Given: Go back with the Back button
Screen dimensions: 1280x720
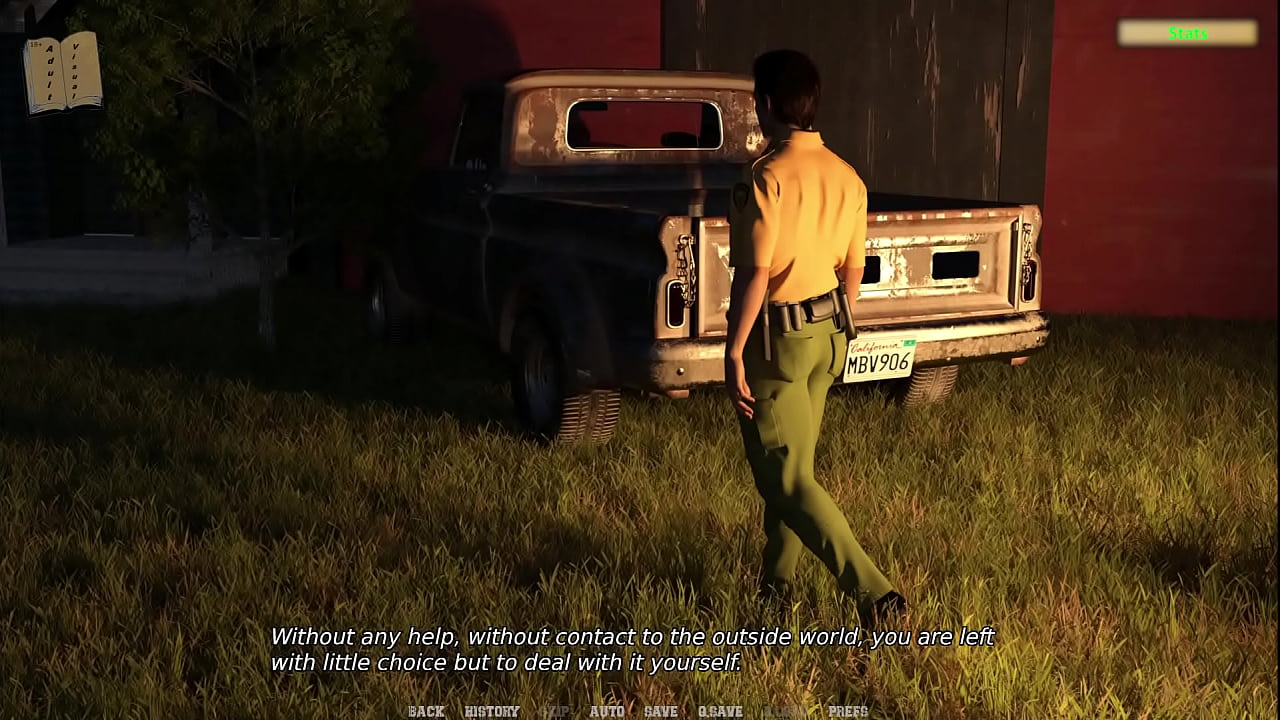Looking at the screenshot, I should 426,711.
